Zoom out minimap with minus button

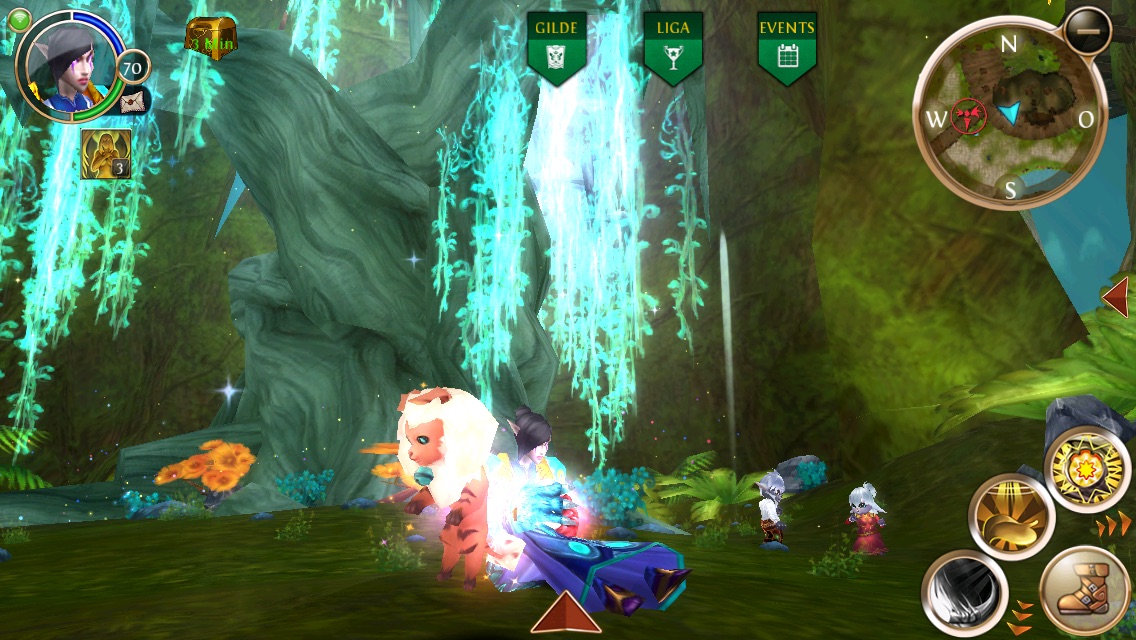click(x=1087, y=31)
